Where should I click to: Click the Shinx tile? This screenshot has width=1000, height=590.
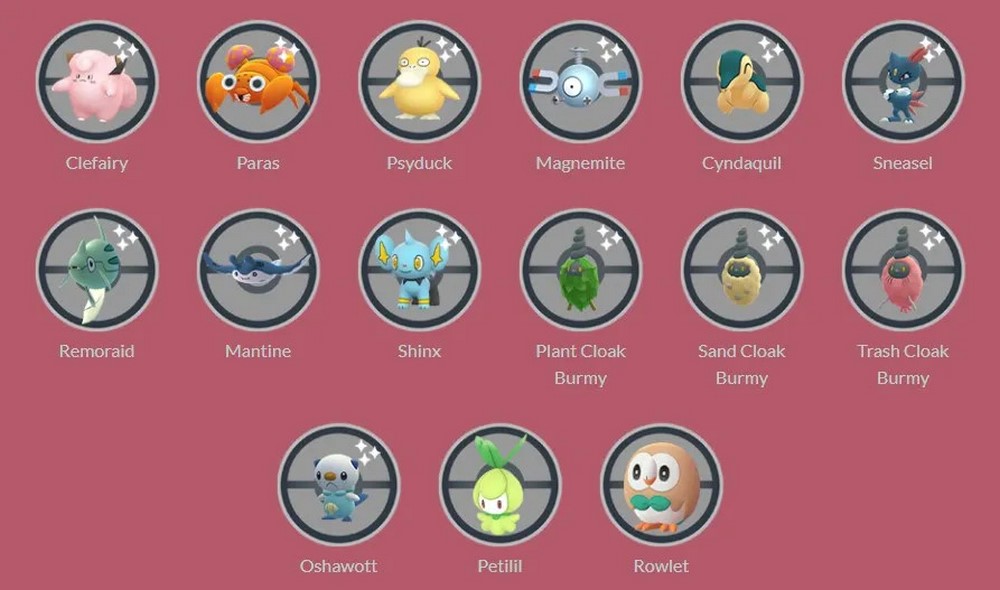[x=419, y=269]
